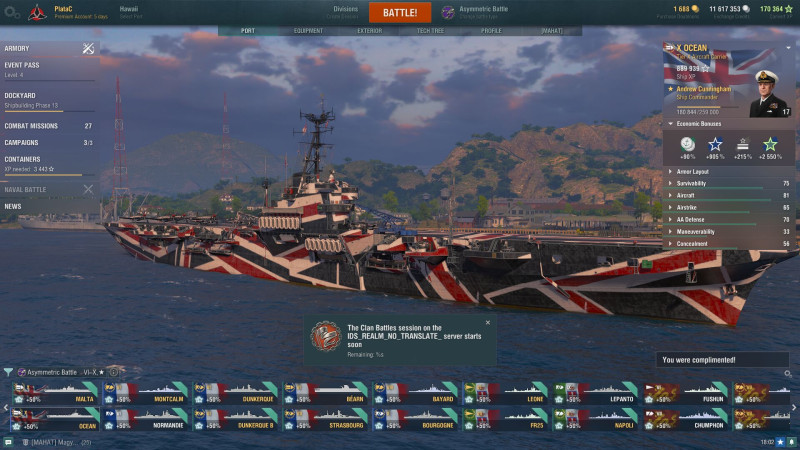Viewport: 800px width, 450px height.
Task: Open the News section
Action: pyautogui.click(x=13, y=206)
